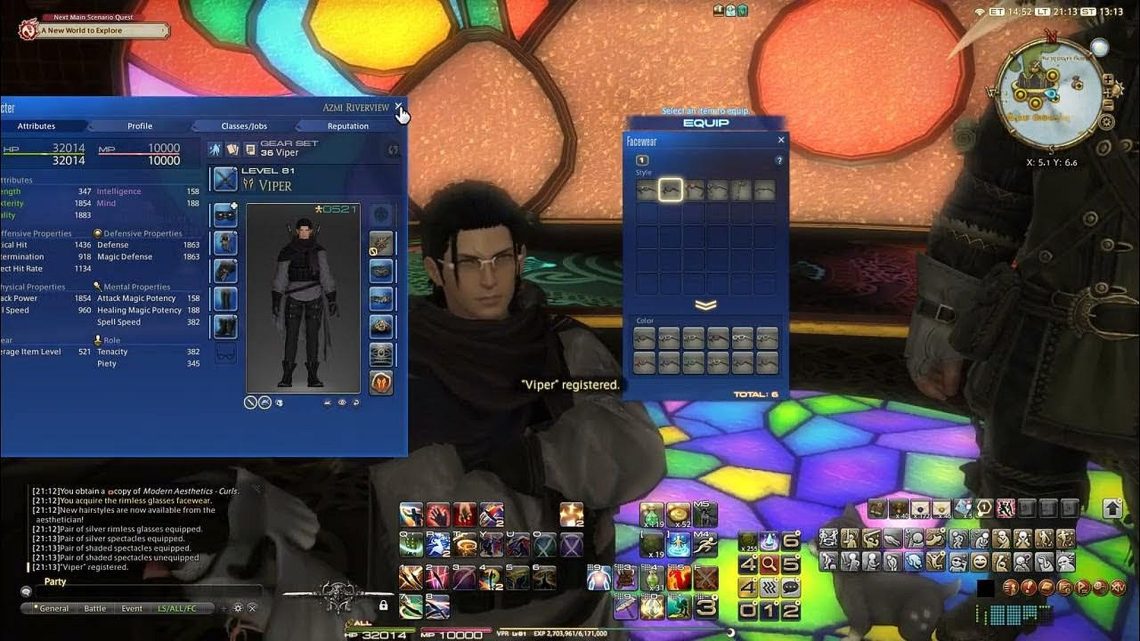This screenshot has height=641, width=1140.
Task: Click the Viper main weapon slot
Action: coord(225,180)
